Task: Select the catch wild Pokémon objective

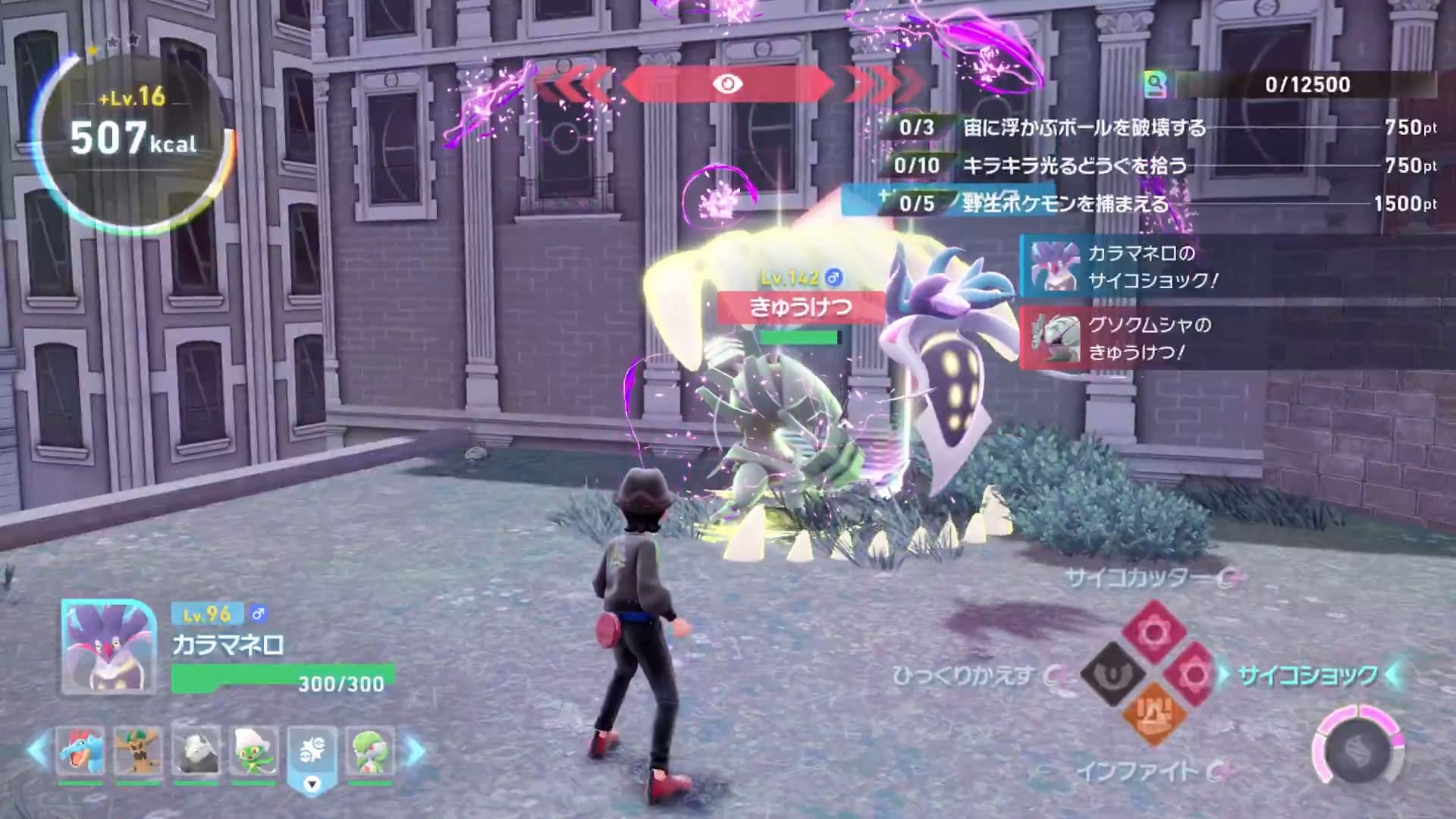Action: tap(1065, 203)
